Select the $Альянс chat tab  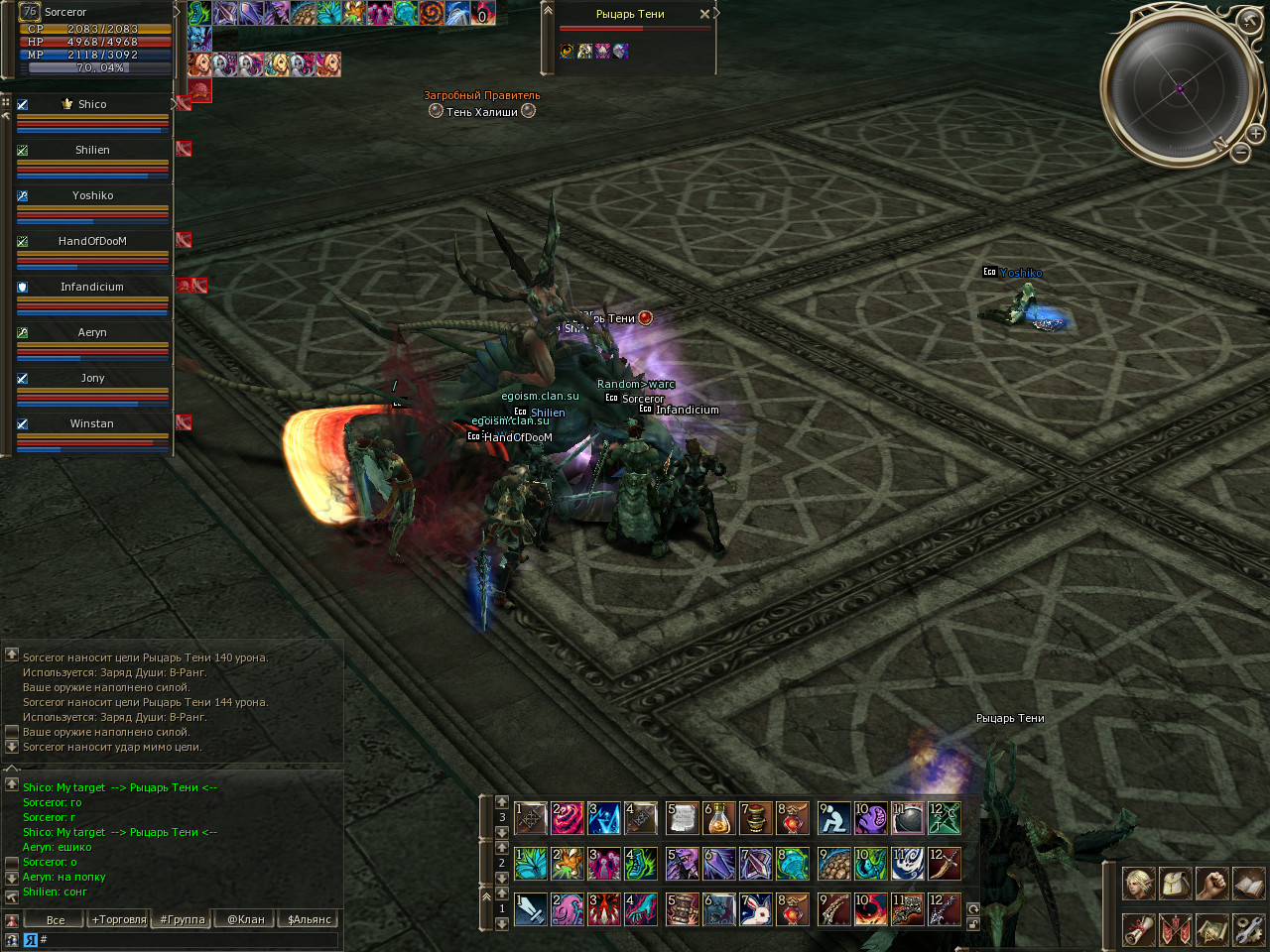pyautogui.click(x=309, y=919)
